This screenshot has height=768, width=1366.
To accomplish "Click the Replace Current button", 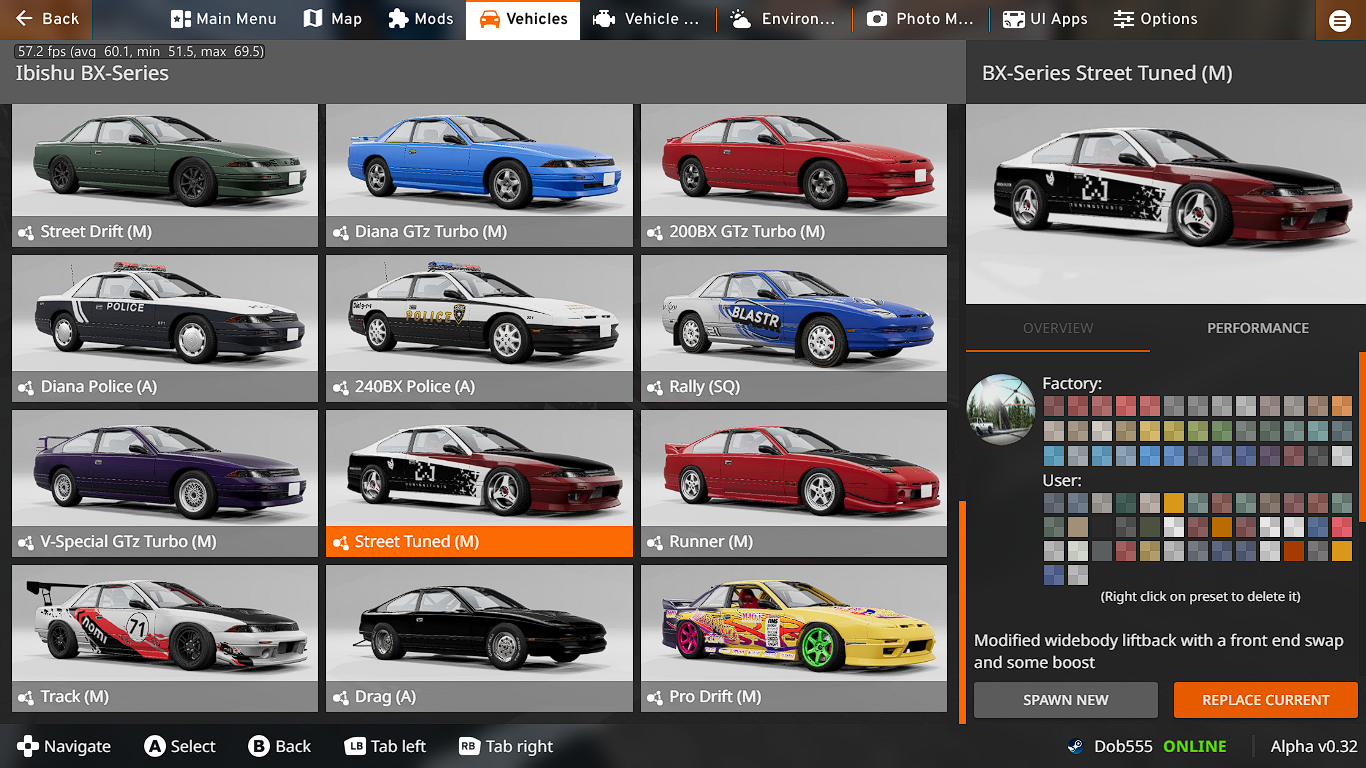I will coord(1265,700).
